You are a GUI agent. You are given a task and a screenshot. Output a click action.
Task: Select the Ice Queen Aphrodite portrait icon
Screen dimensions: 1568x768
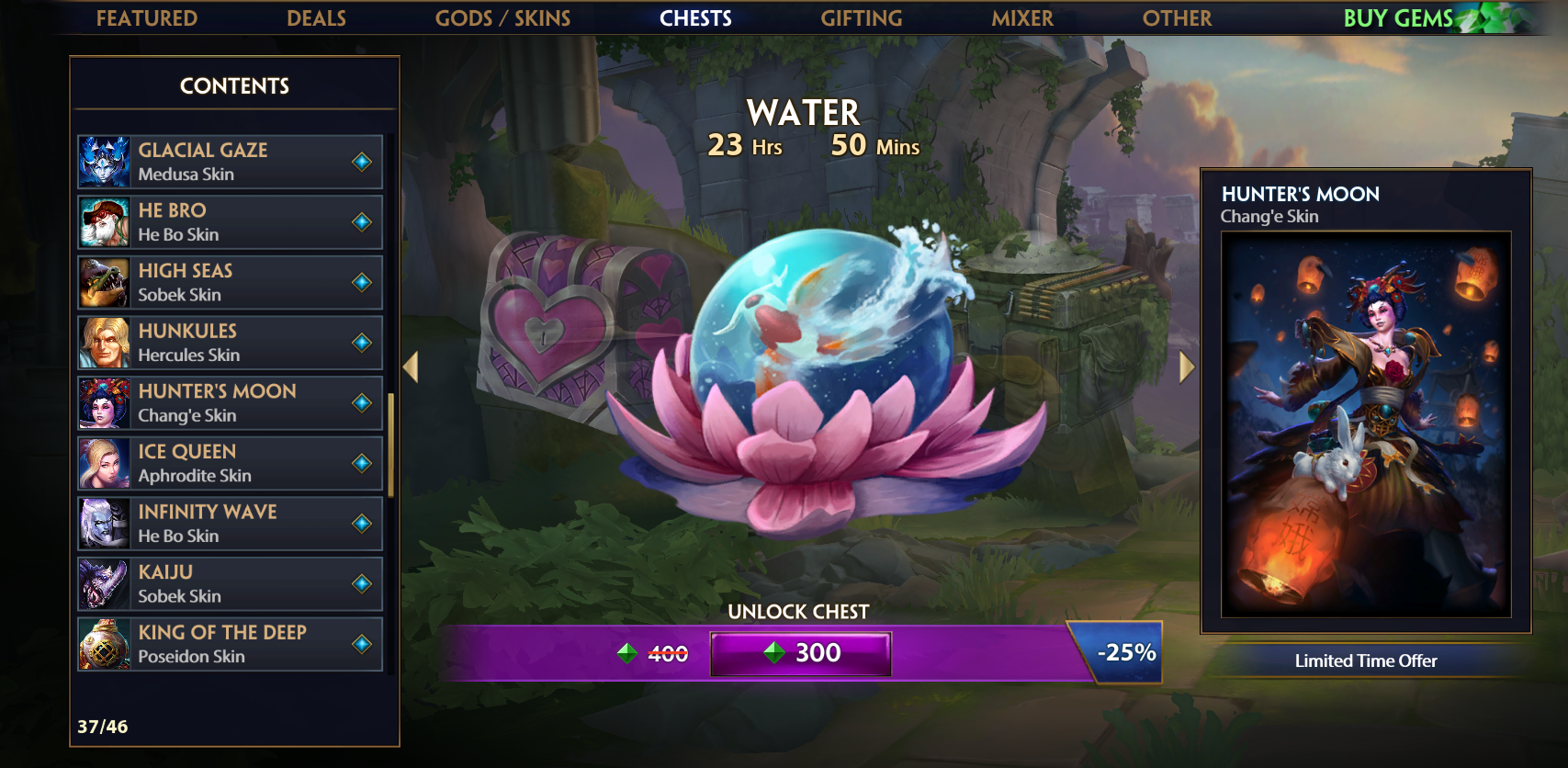106,463
